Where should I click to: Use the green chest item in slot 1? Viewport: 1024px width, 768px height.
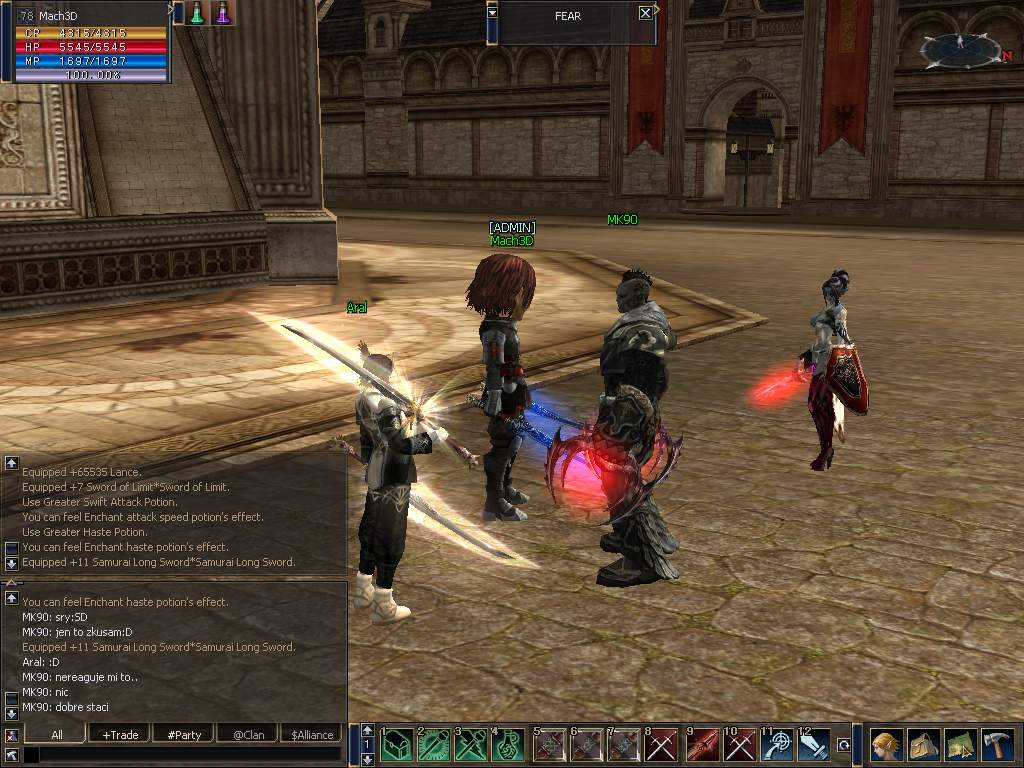tap(396, 746)
